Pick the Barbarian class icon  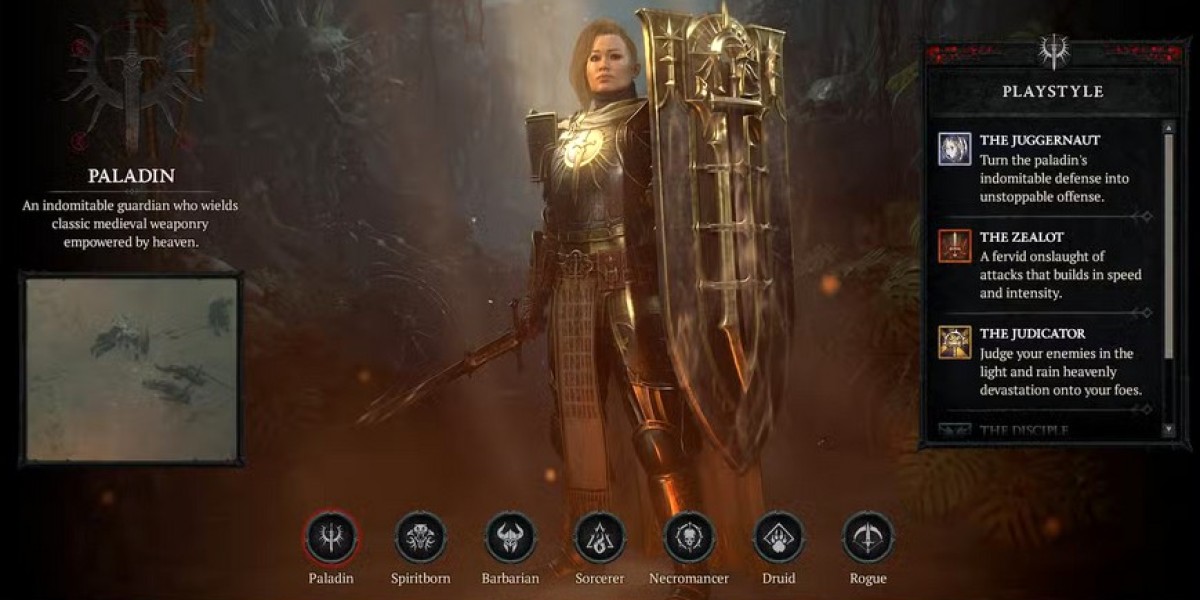click(511, 538)
